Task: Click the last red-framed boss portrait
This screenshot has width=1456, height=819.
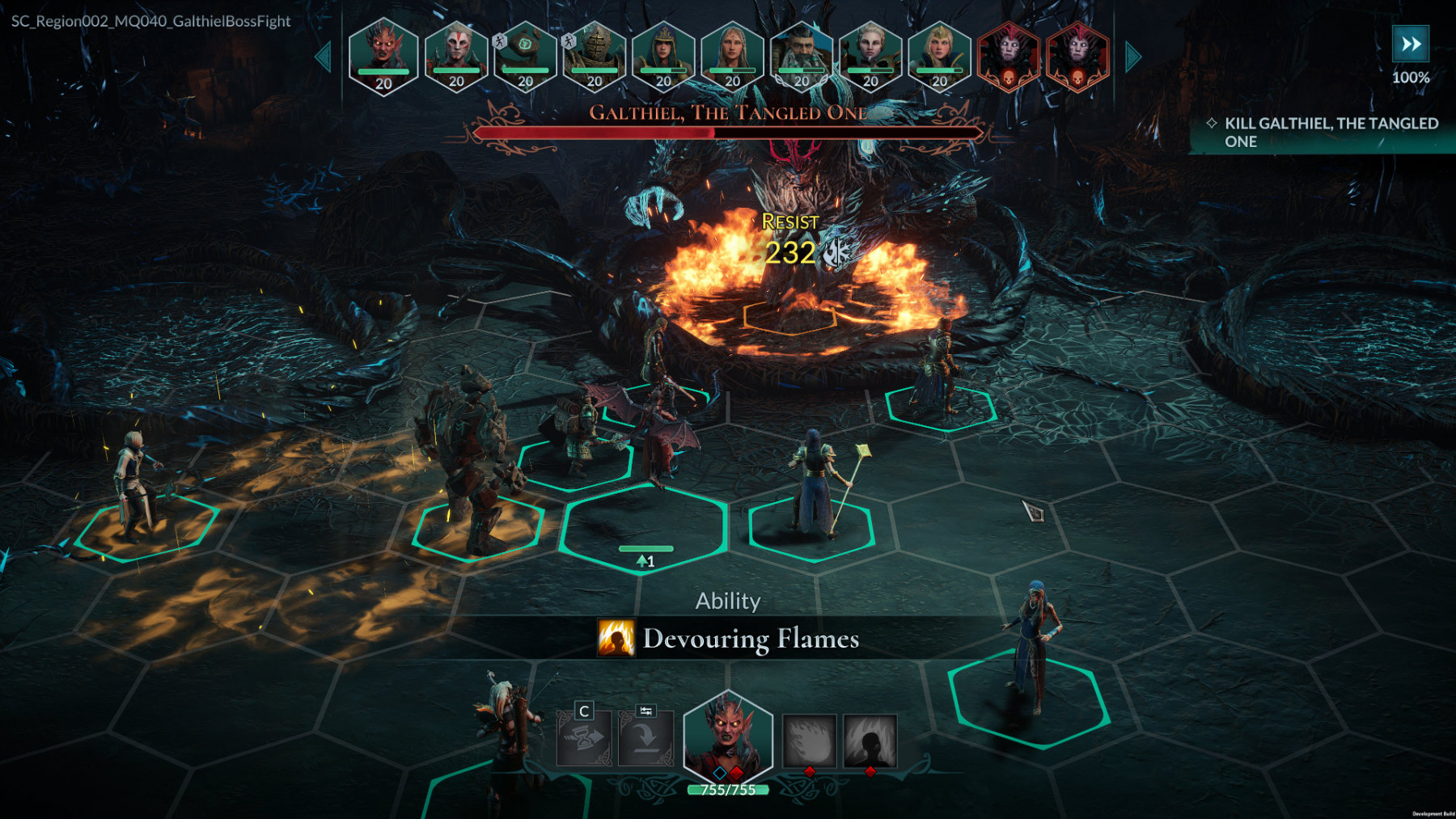Action: pos(1077,55)
